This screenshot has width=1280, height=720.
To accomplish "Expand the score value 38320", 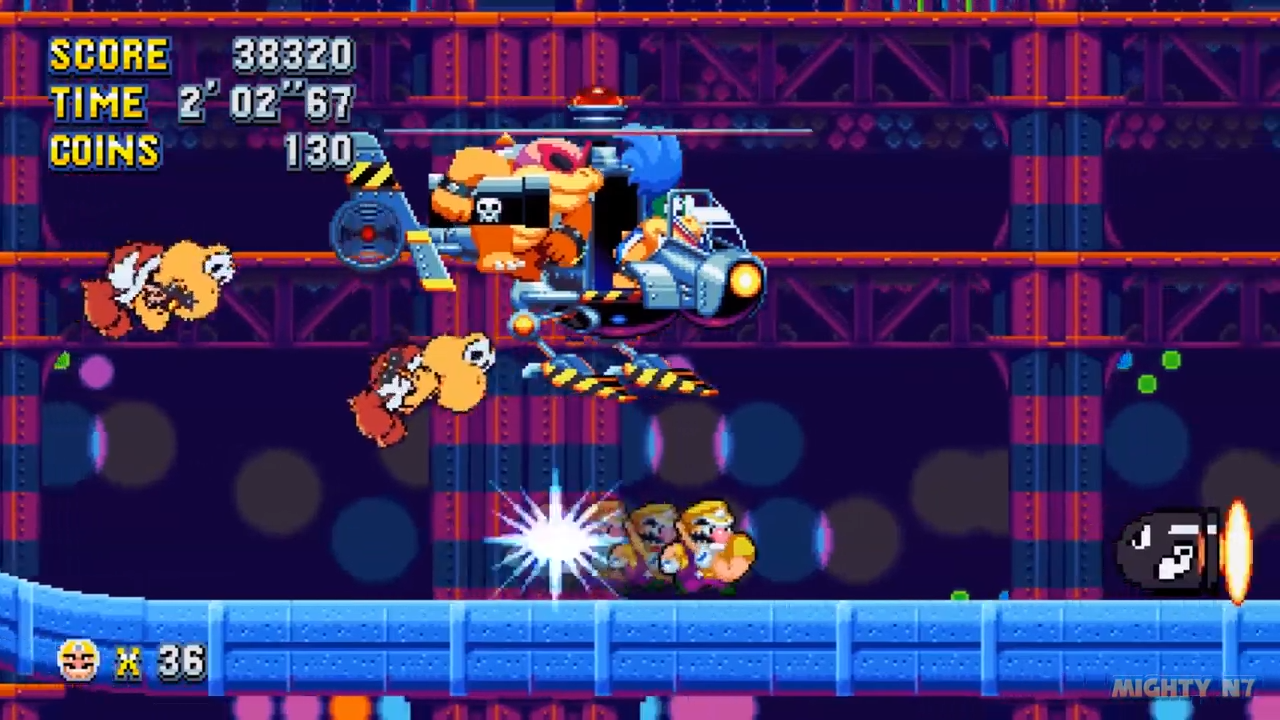I will point(293,55).
